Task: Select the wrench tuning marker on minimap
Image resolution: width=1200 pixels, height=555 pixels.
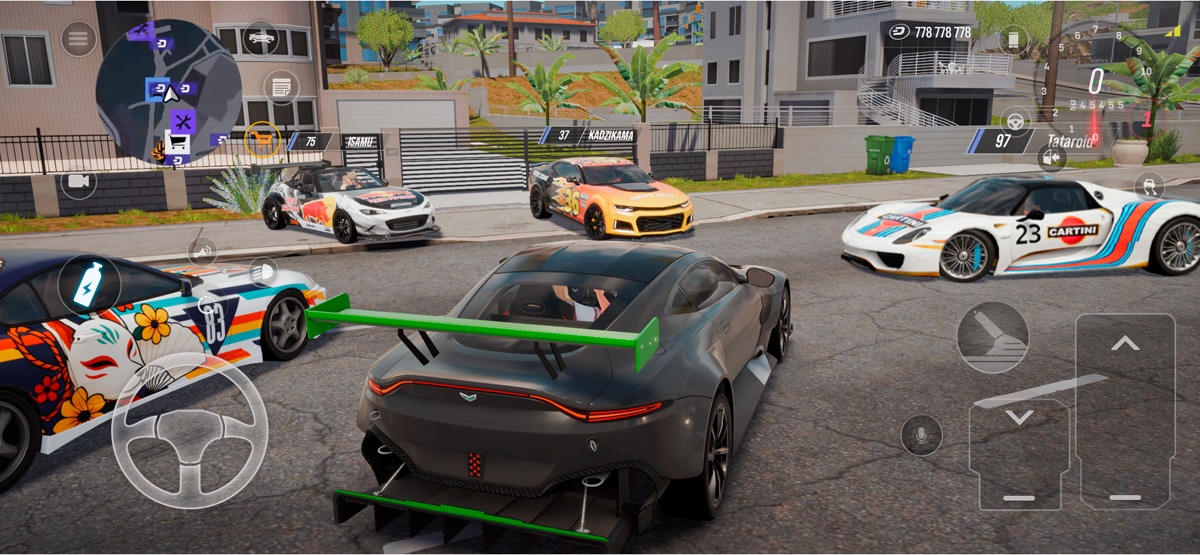Action: coord(182,121)
